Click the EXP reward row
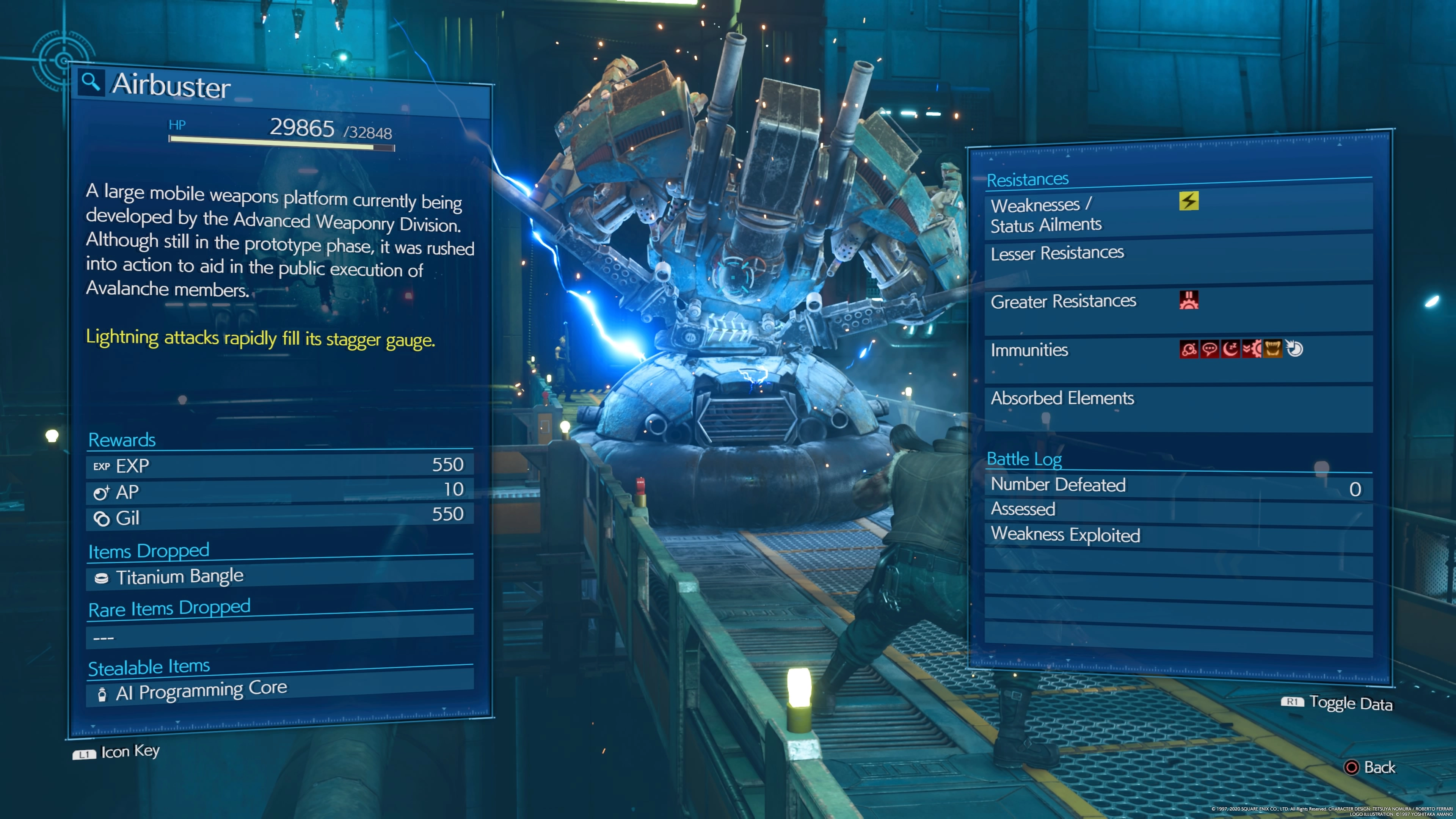 (280, 465)
